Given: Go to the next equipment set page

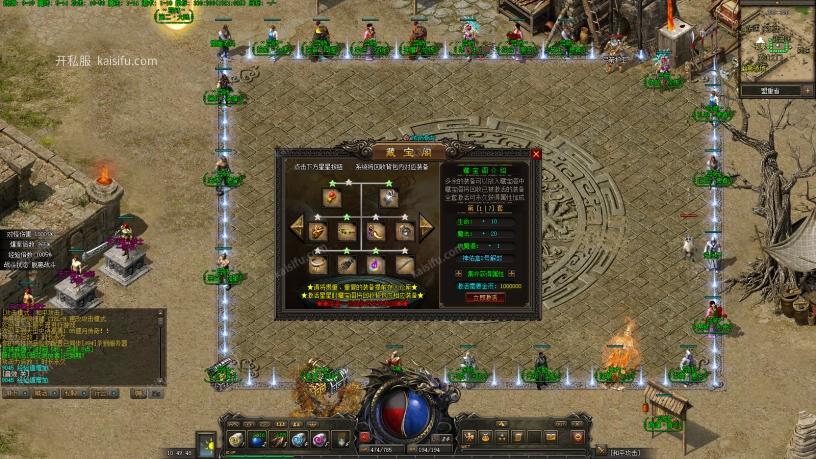Looking at the screenshot, I should [426, 228].
